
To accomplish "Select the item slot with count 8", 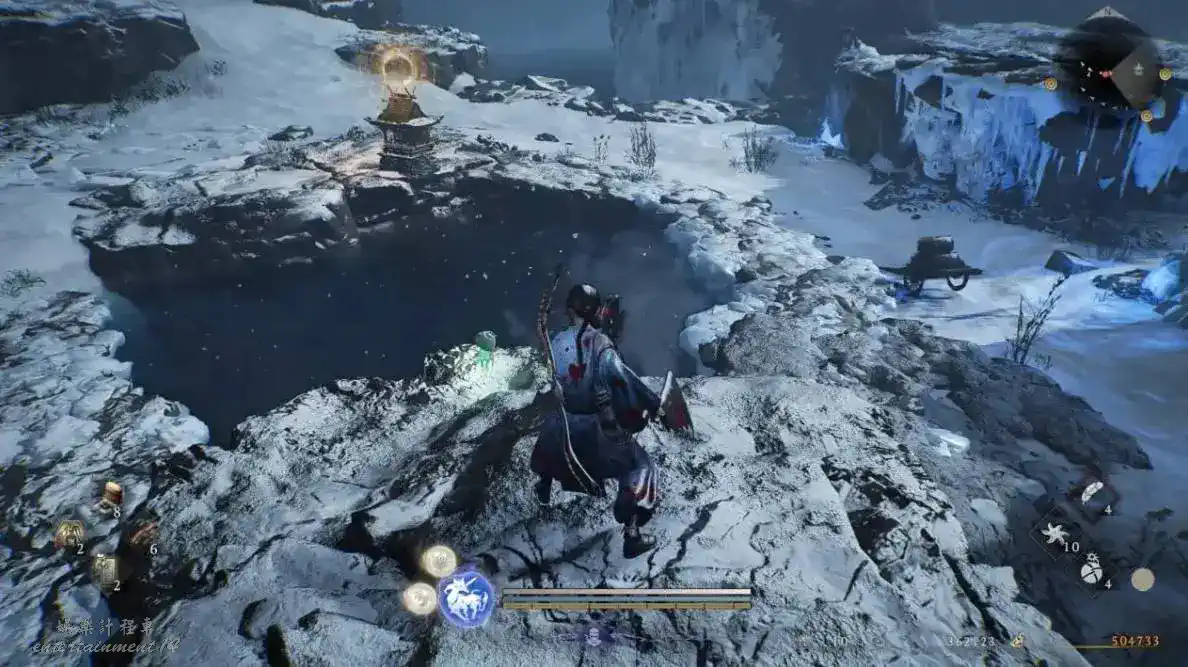I will pos(111,494).
